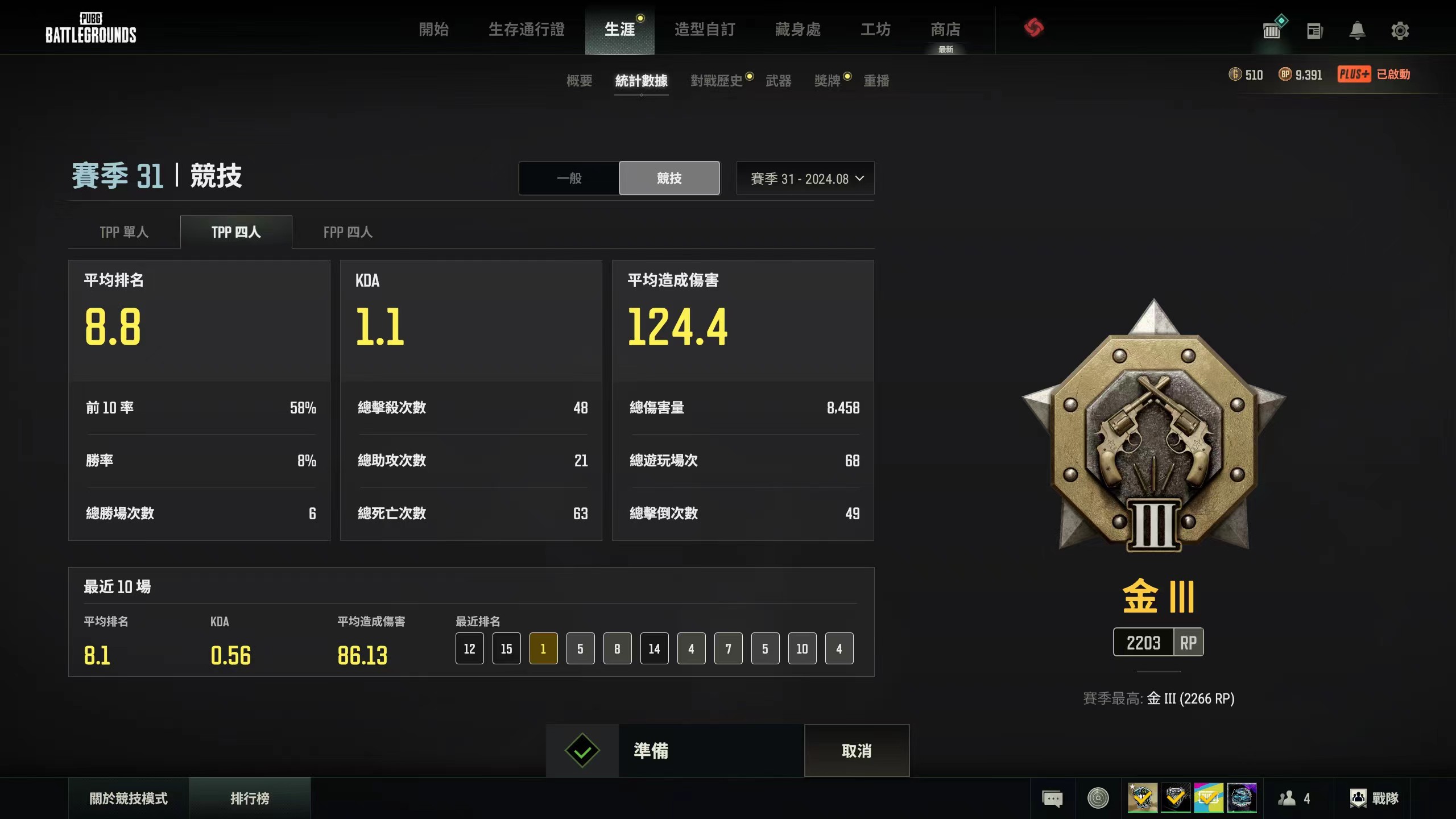Select the FPP 四人 tab

coord(348,232)
